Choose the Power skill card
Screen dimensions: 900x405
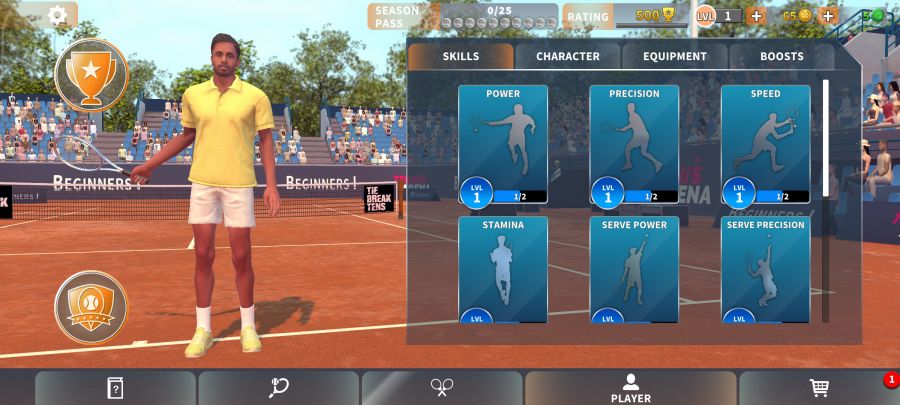click(x=503, y=144)
